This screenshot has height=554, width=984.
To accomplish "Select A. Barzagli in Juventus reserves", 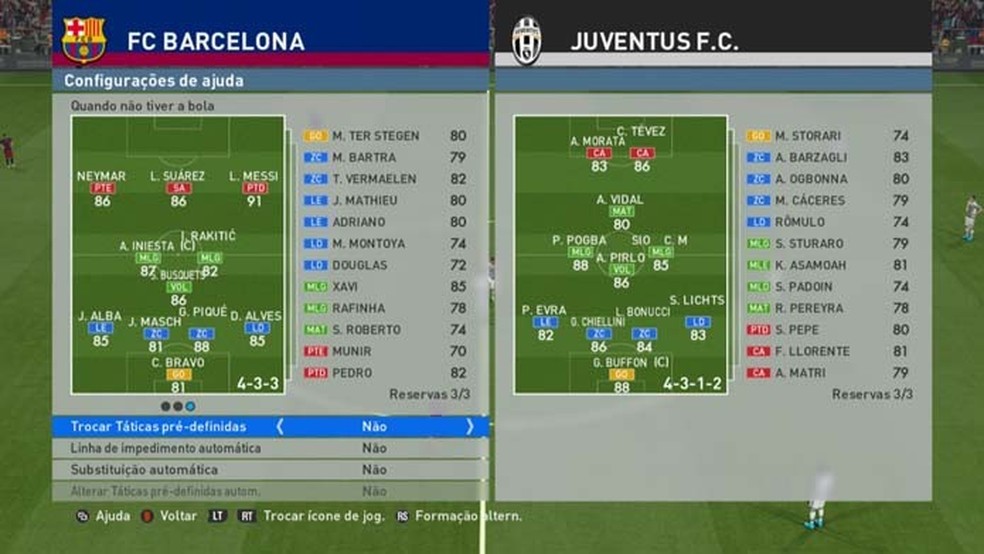I will (x=811, y=157).
